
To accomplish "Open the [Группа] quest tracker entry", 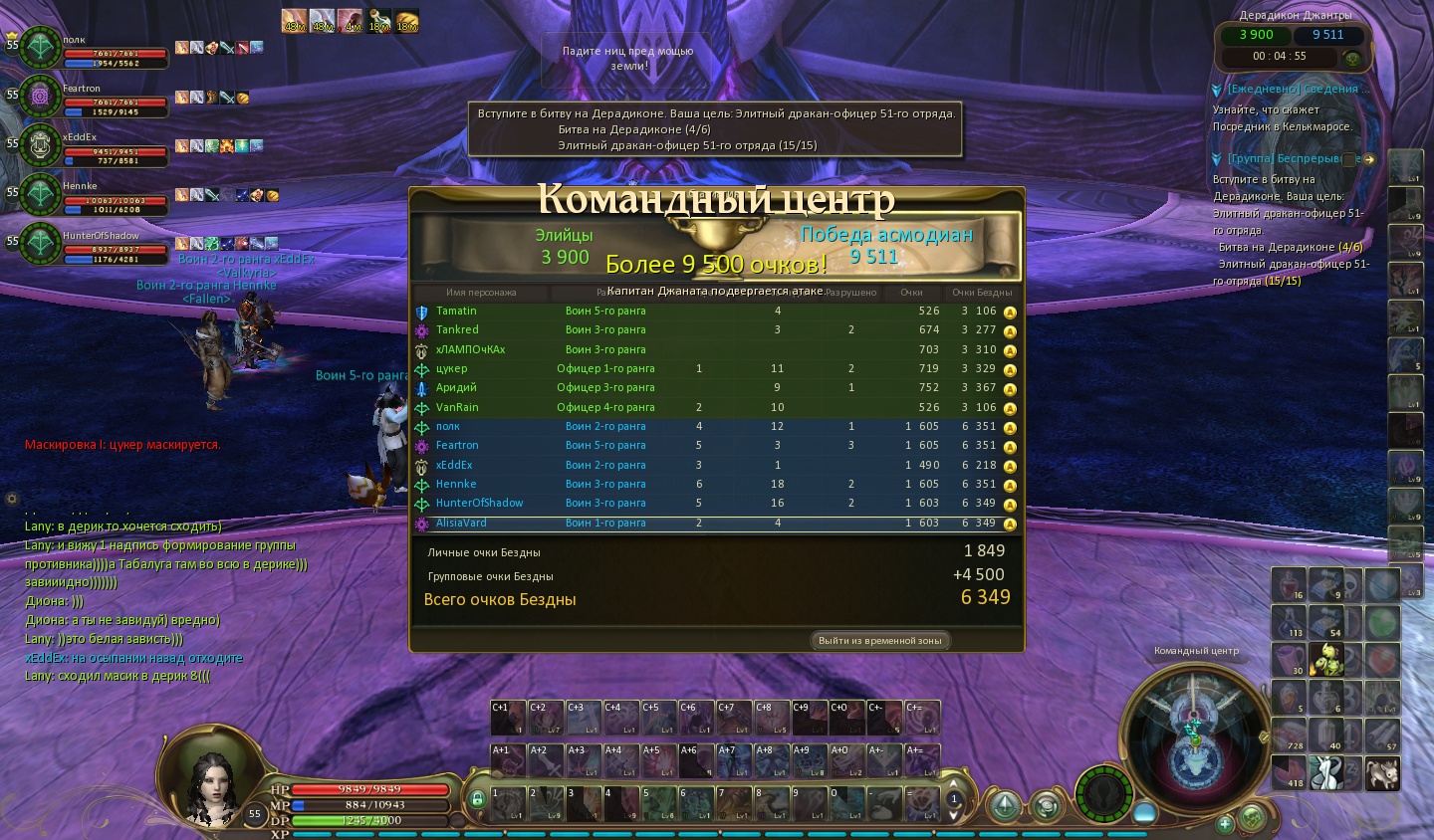I will pyautogui.click(x=1285, y=159).
